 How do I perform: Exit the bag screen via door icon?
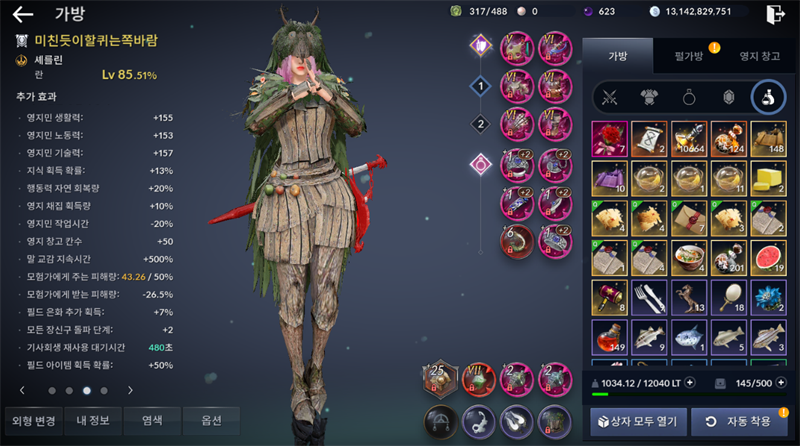tap(774, 13)
